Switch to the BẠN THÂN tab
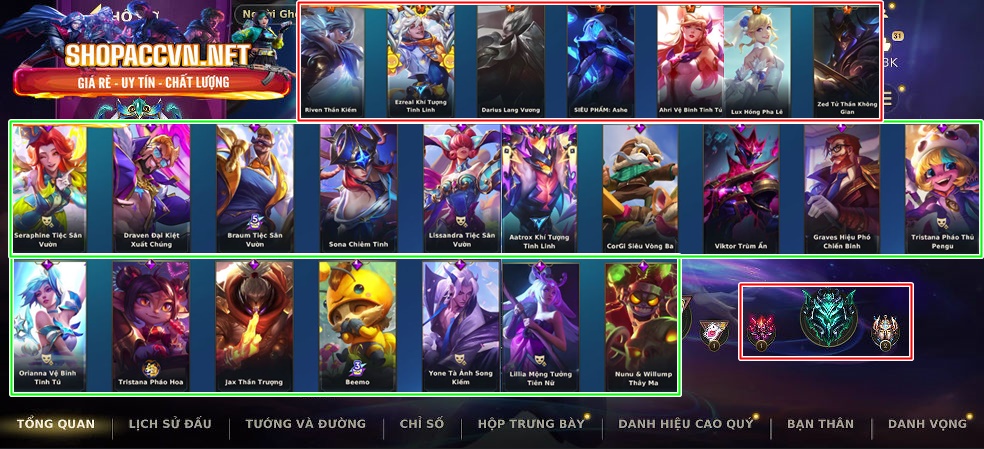The width and height of the screenshot is (984, 449). (820, 424)
